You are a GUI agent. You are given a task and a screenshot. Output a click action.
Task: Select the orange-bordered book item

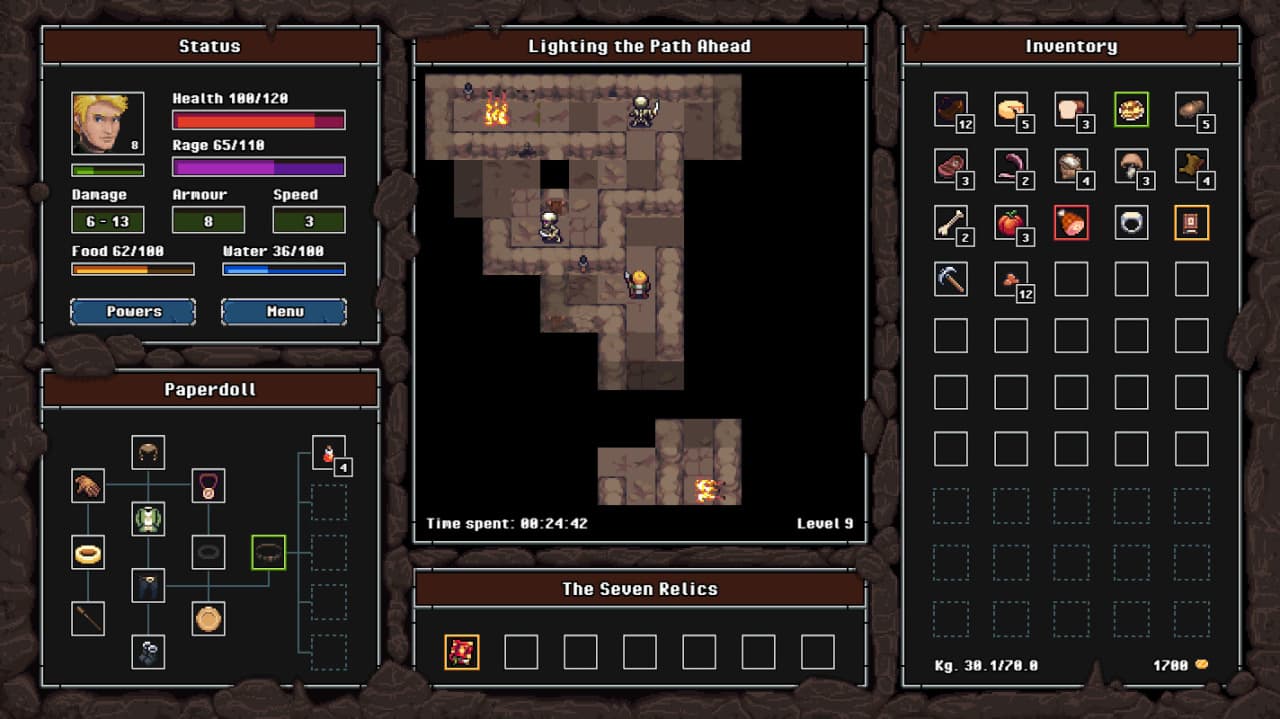(1191, 222)
